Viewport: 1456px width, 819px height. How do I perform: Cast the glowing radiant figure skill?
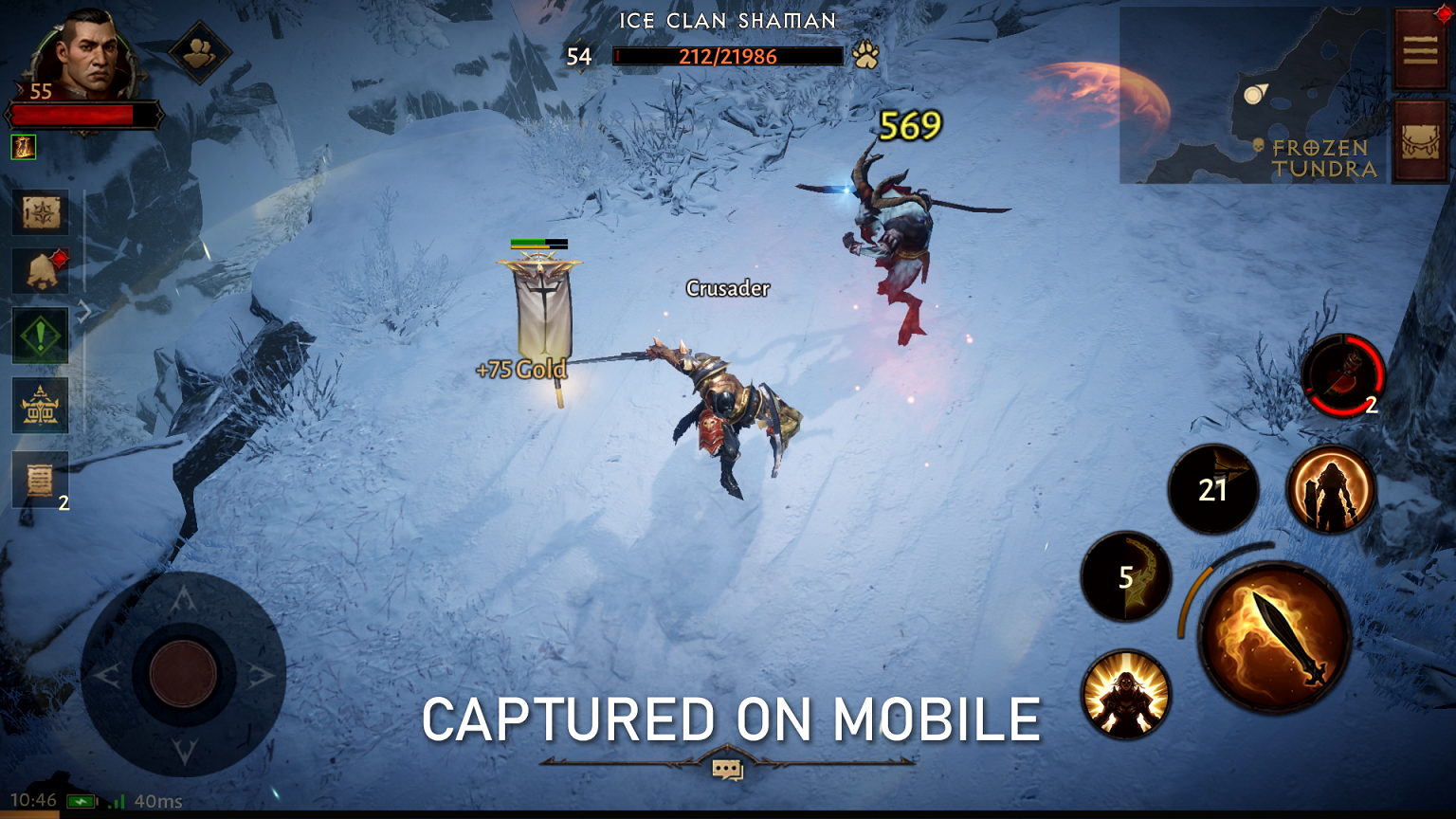click(x=1126, y=695)
